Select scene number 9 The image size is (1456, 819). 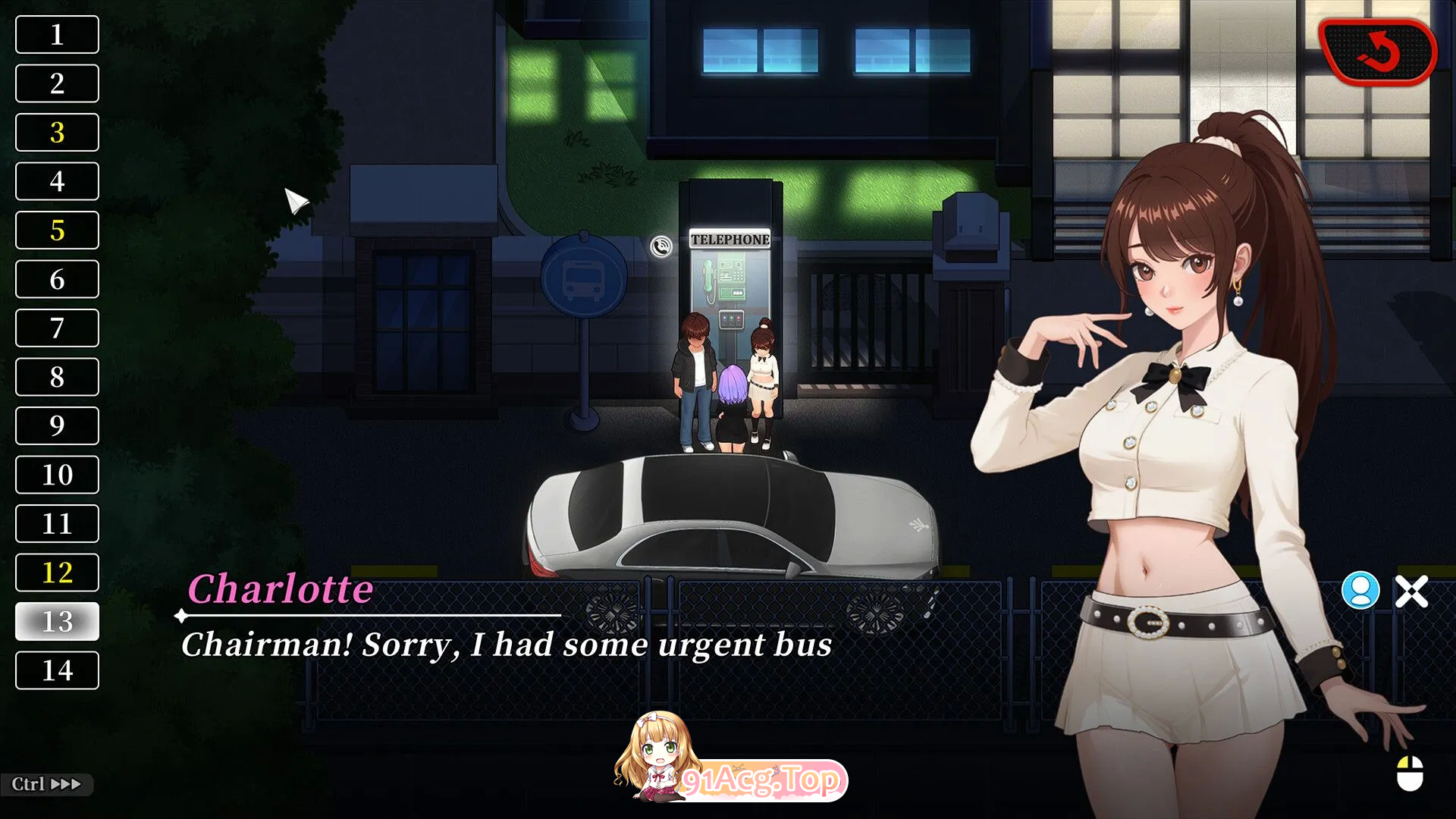coord(57,426)
